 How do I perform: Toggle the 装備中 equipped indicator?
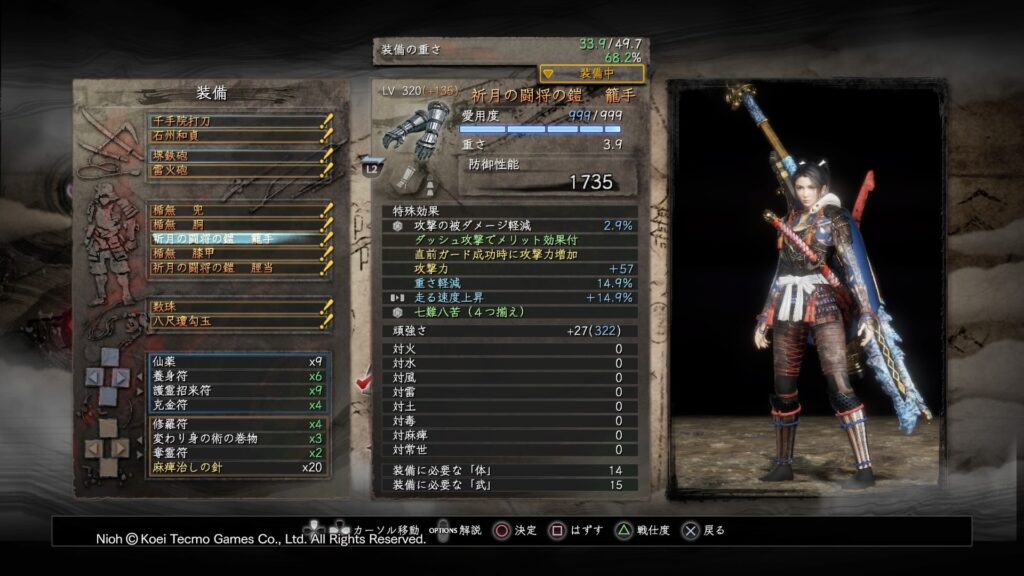[592, 73]
